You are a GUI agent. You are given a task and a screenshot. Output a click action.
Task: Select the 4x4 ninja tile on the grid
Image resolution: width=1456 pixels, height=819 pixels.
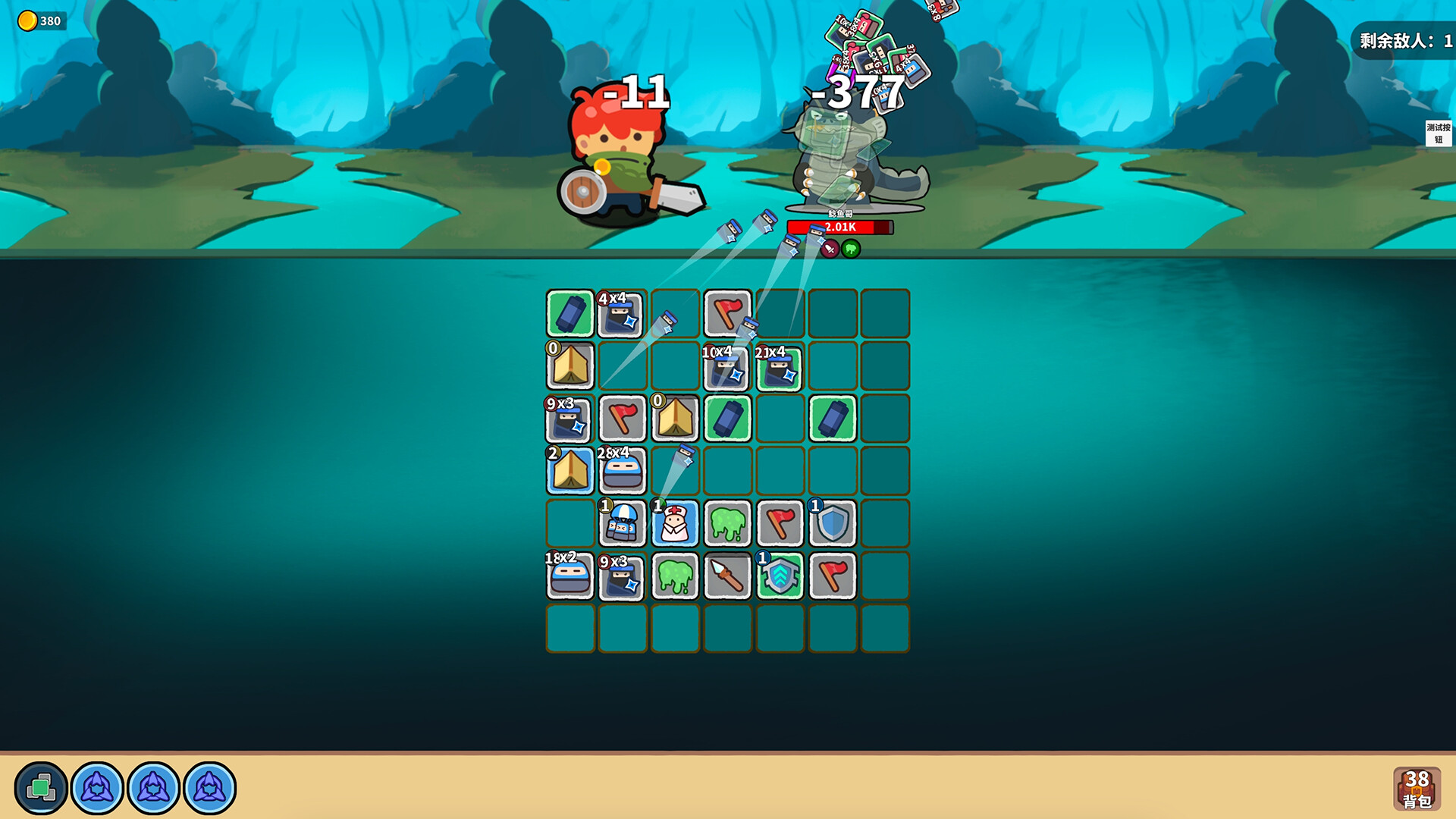[622, 315]
